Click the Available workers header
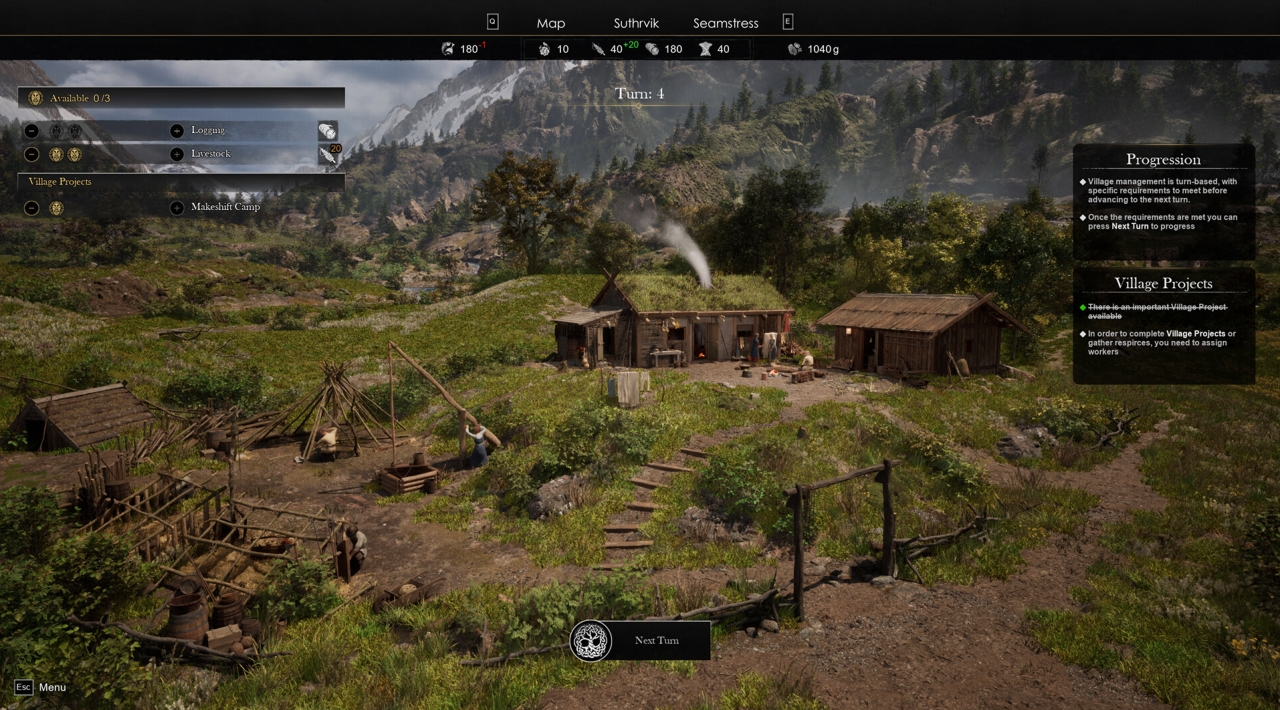 click(x=180, y=98)
